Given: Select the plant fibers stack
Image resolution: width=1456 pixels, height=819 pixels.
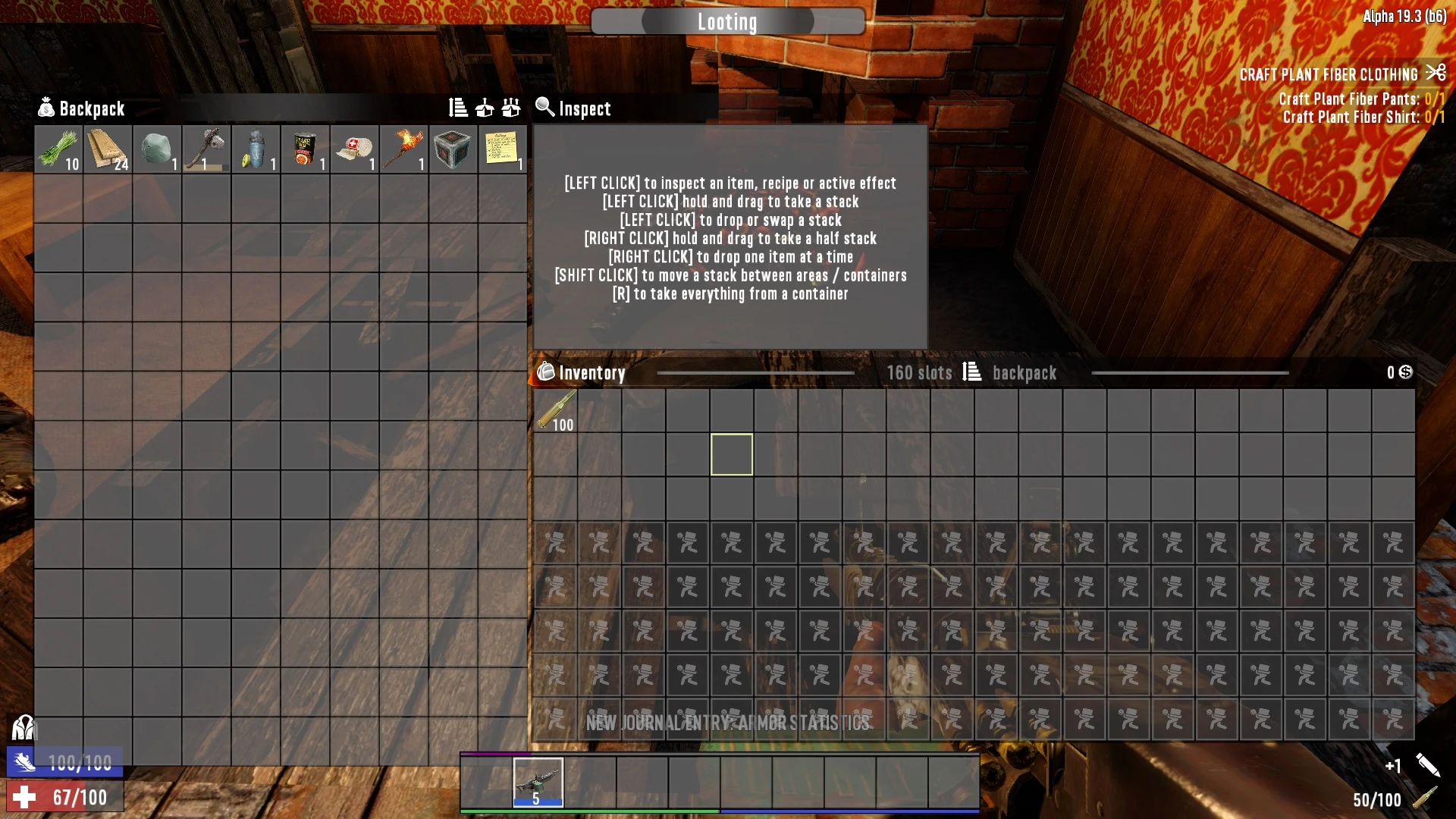Looking at the screenshot, I should pos(58,149).
